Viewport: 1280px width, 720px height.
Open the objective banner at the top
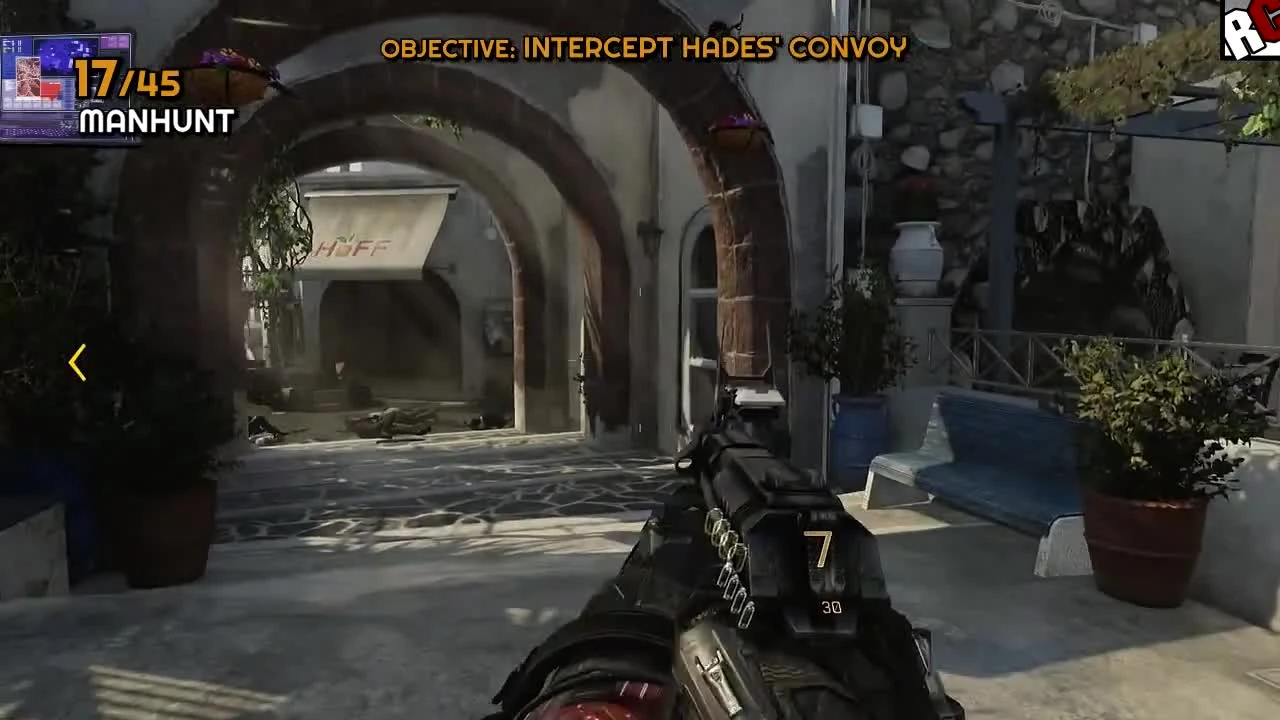[645, 46]
